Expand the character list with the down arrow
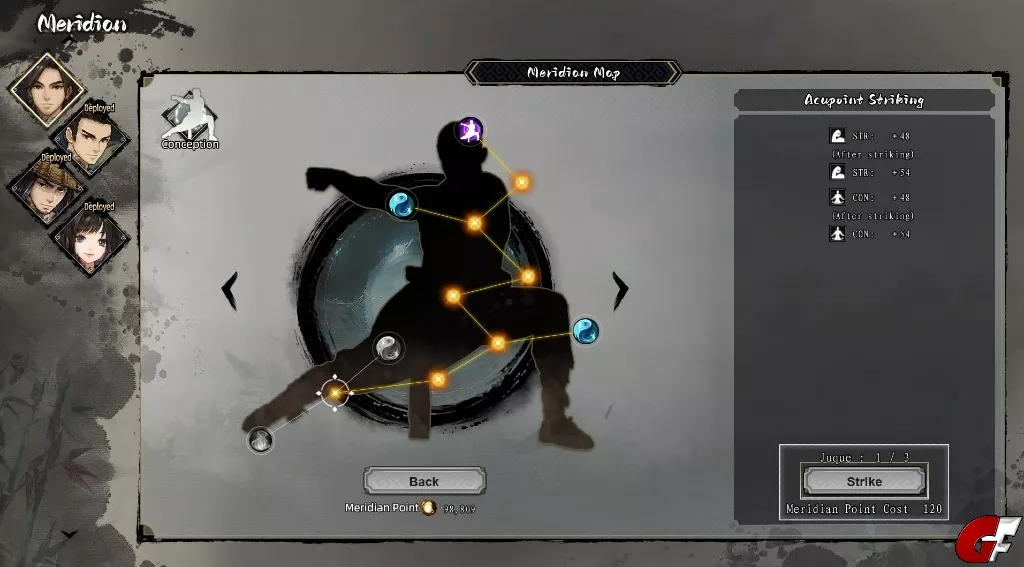1024x567 pixels. tap(69, 535)
